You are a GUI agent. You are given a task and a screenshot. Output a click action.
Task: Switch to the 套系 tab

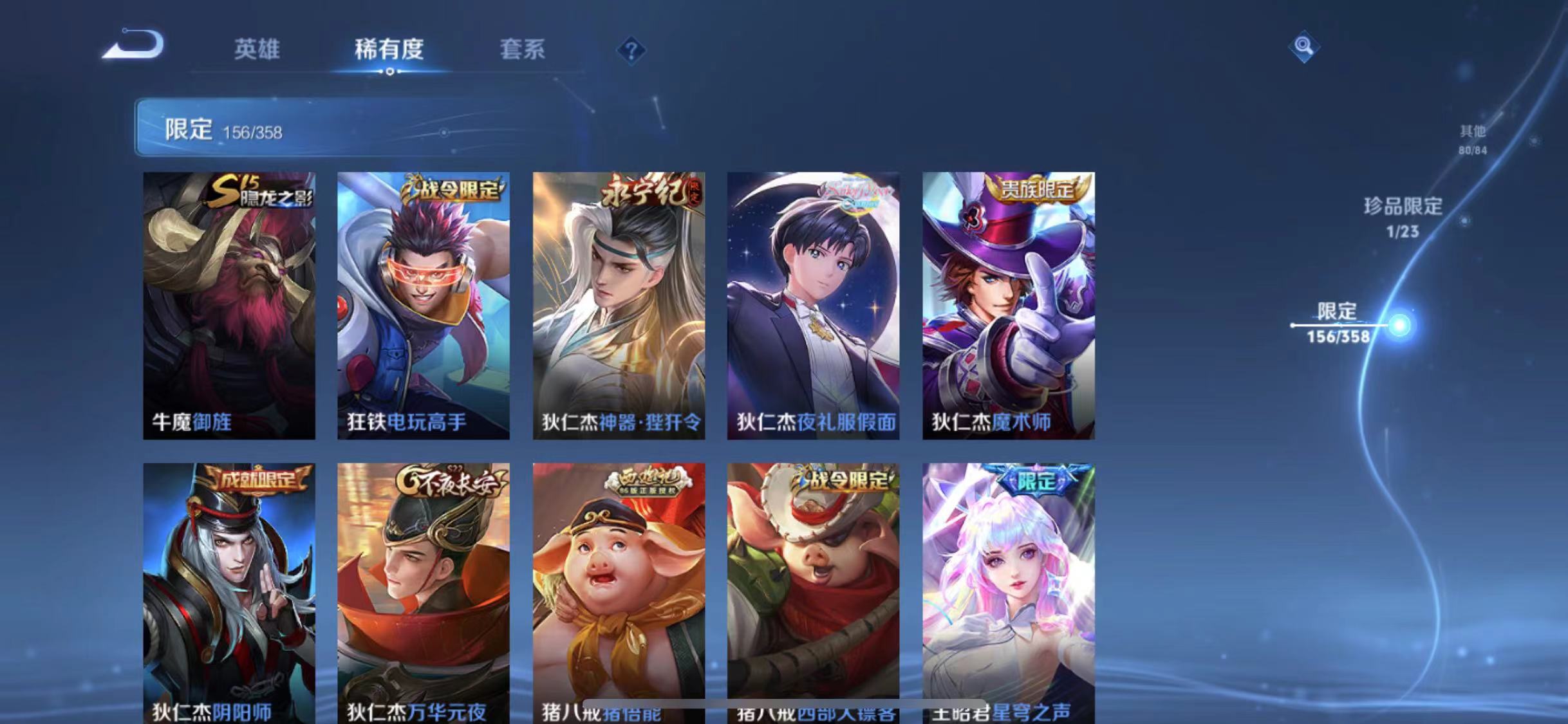click(523, 50)
